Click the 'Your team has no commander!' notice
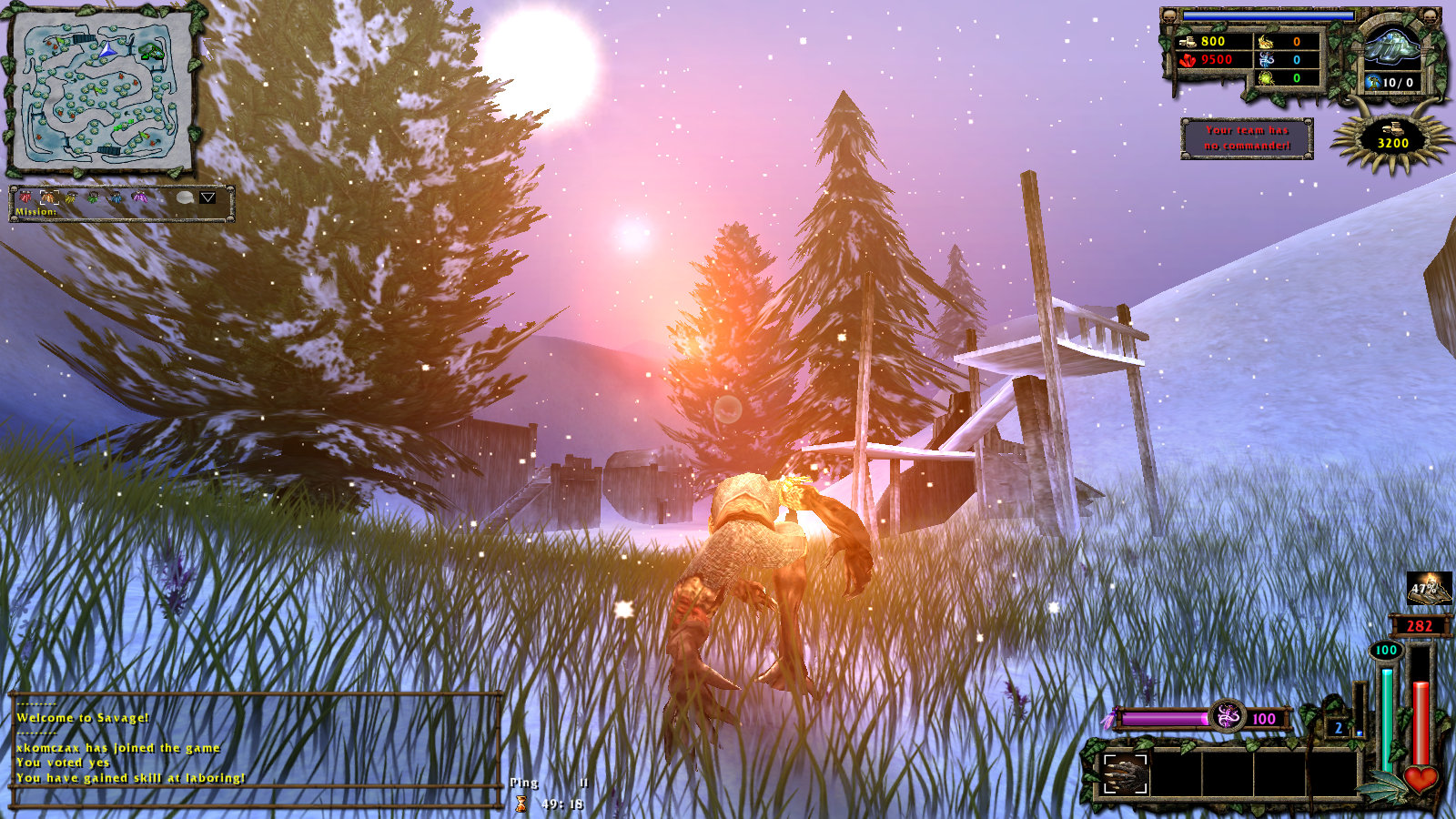 [1247, 138]
